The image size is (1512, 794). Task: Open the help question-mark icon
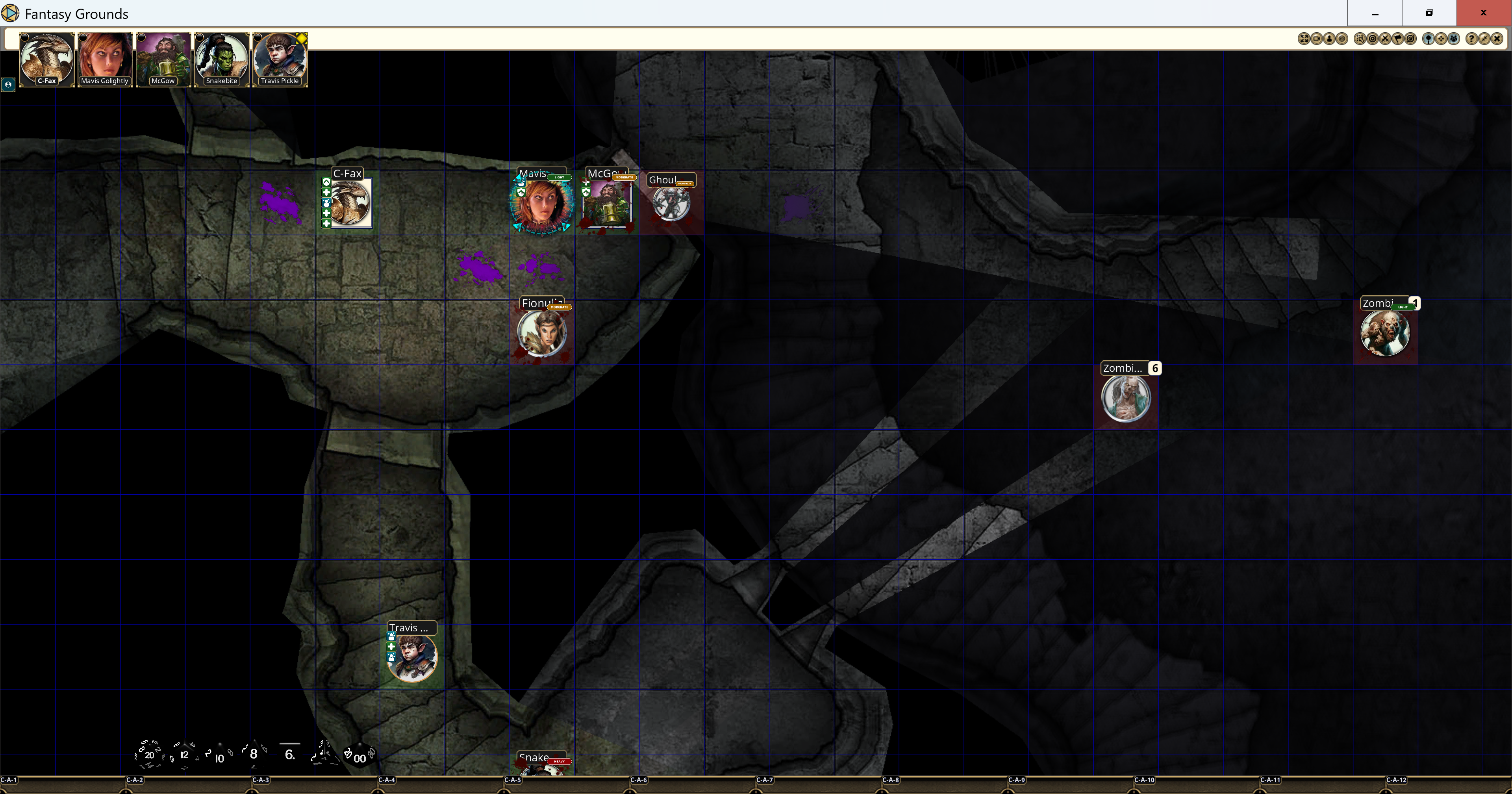[1472, 39]
